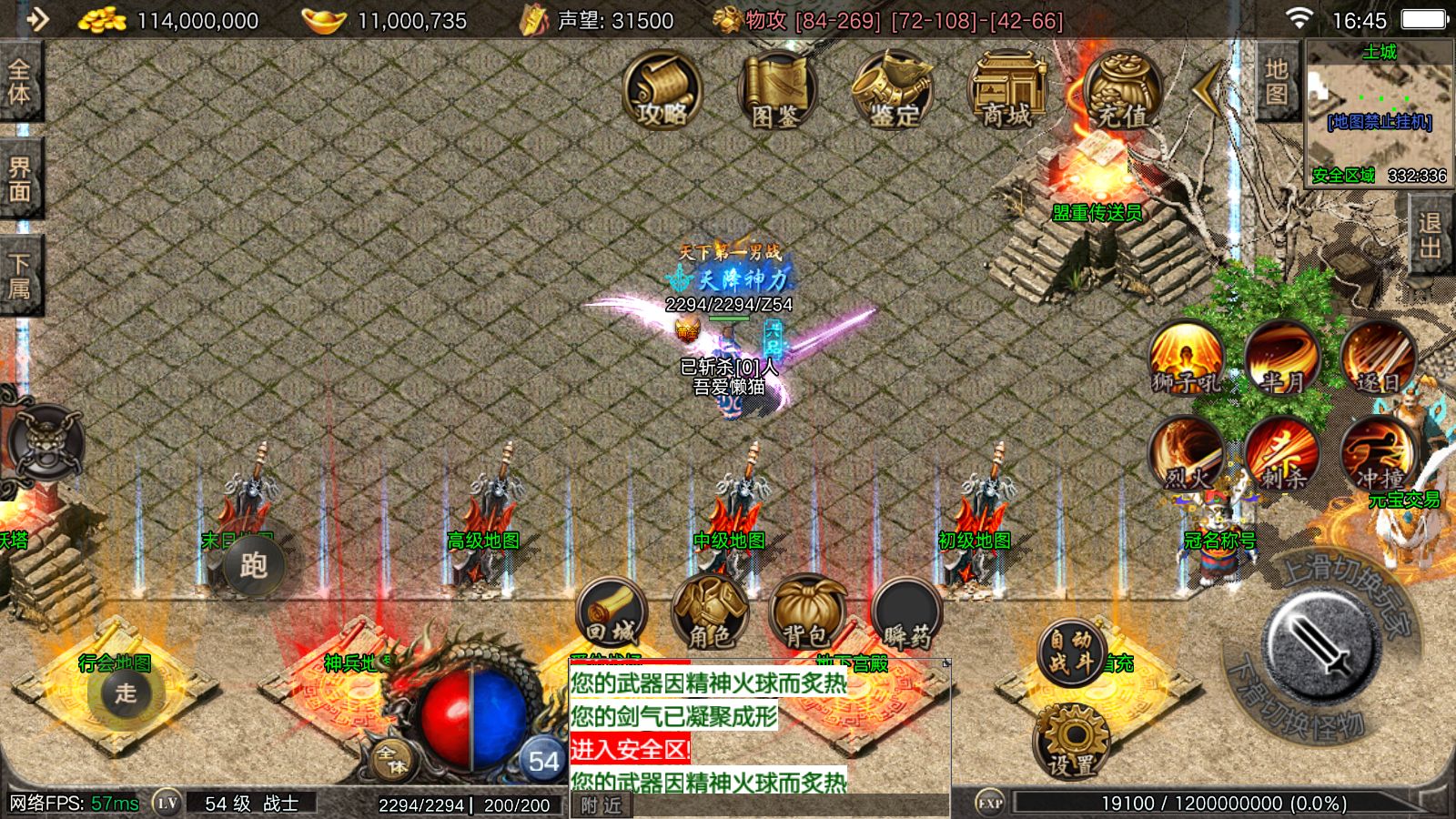
Task: Tap the 退出 exit button
Action: pyautogui.click(x=1430, y=235)
